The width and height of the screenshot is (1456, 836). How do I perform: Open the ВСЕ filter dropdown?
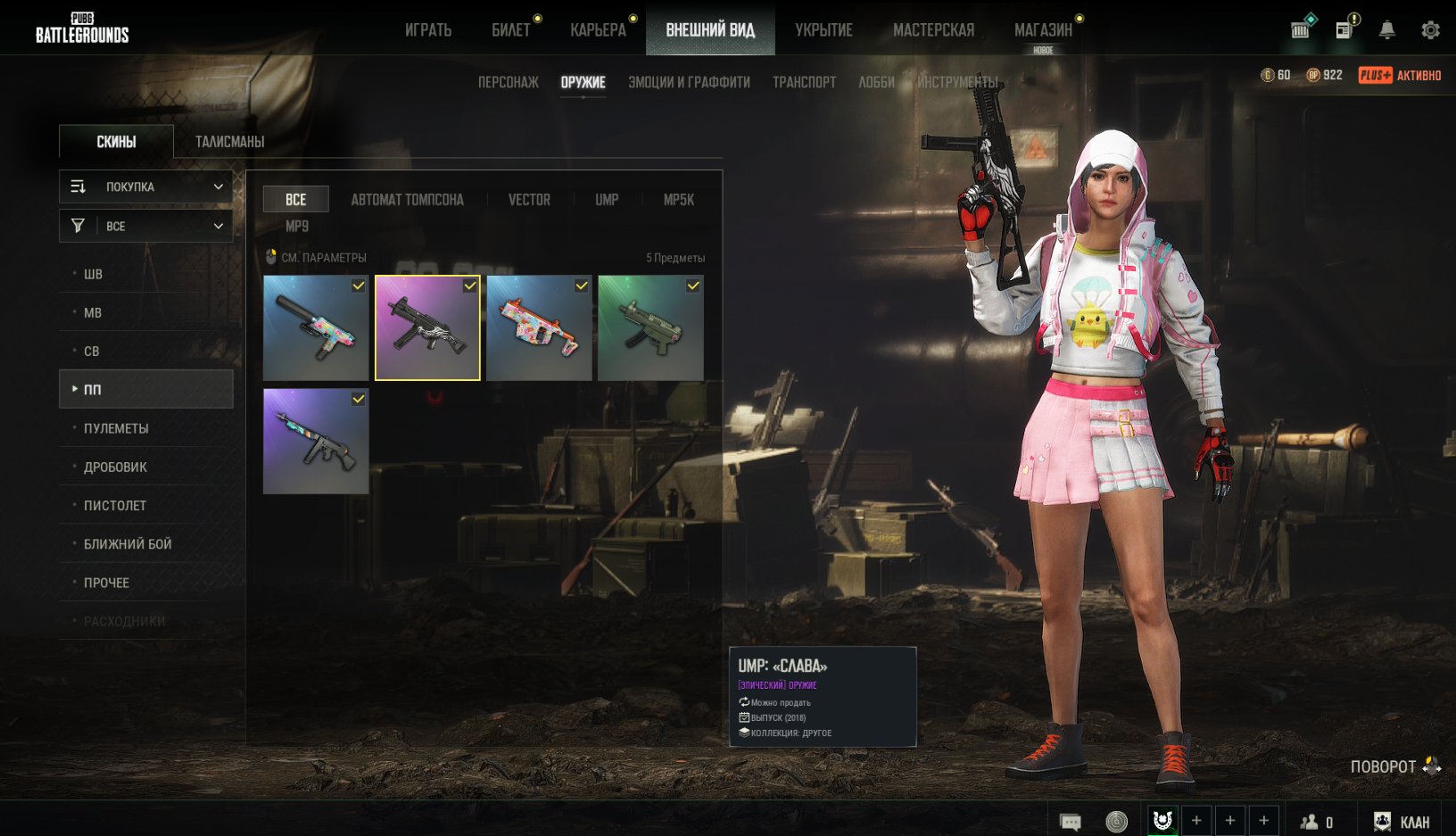(146, 226)
